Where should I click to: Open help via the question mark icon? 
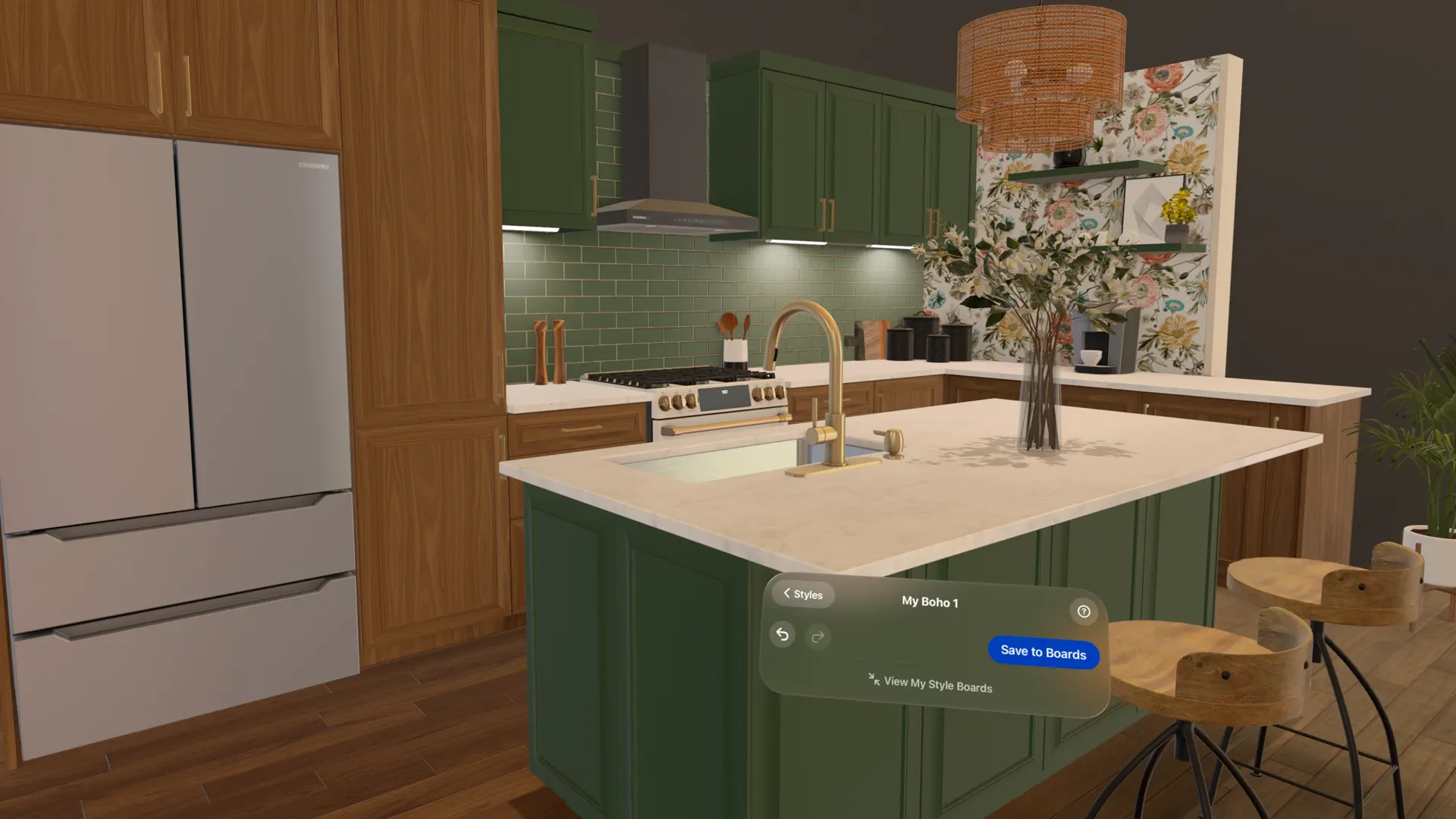point(1084,612)
